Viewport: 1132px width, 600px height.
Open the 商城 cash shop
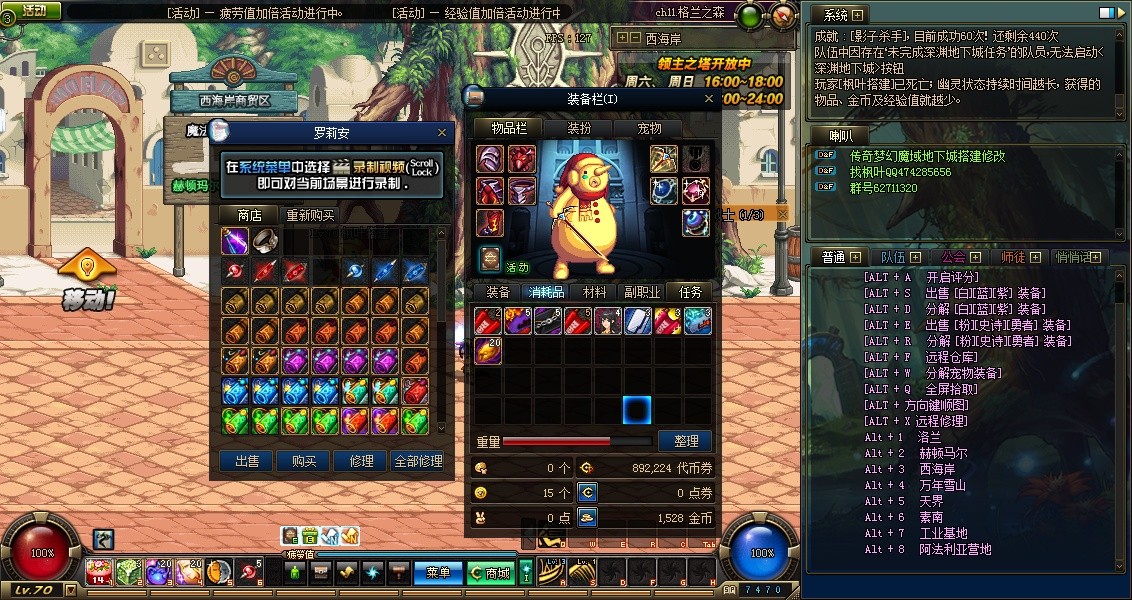[x=490, y=573]
